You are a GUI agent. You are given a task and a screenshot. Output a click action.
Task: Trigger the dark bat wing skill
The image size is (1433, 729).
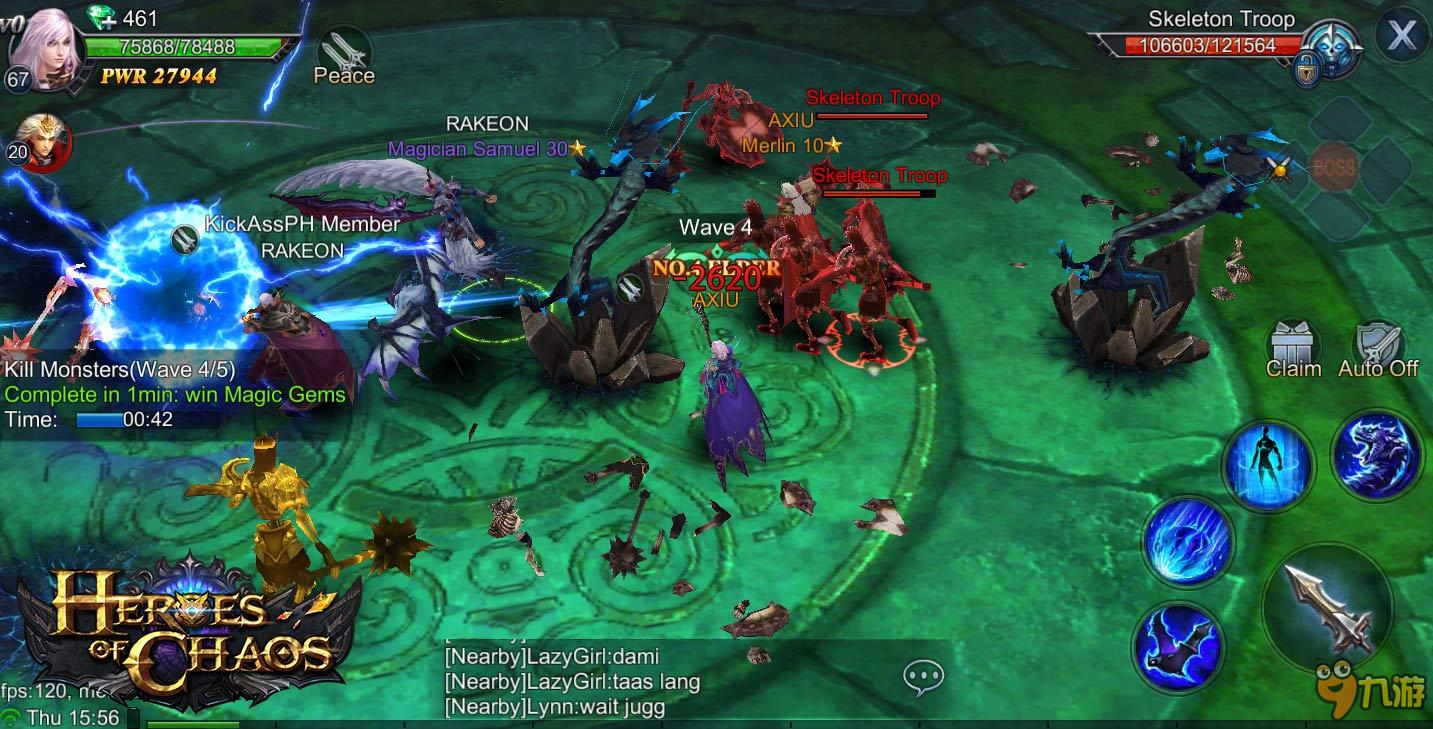point(1180,645)
